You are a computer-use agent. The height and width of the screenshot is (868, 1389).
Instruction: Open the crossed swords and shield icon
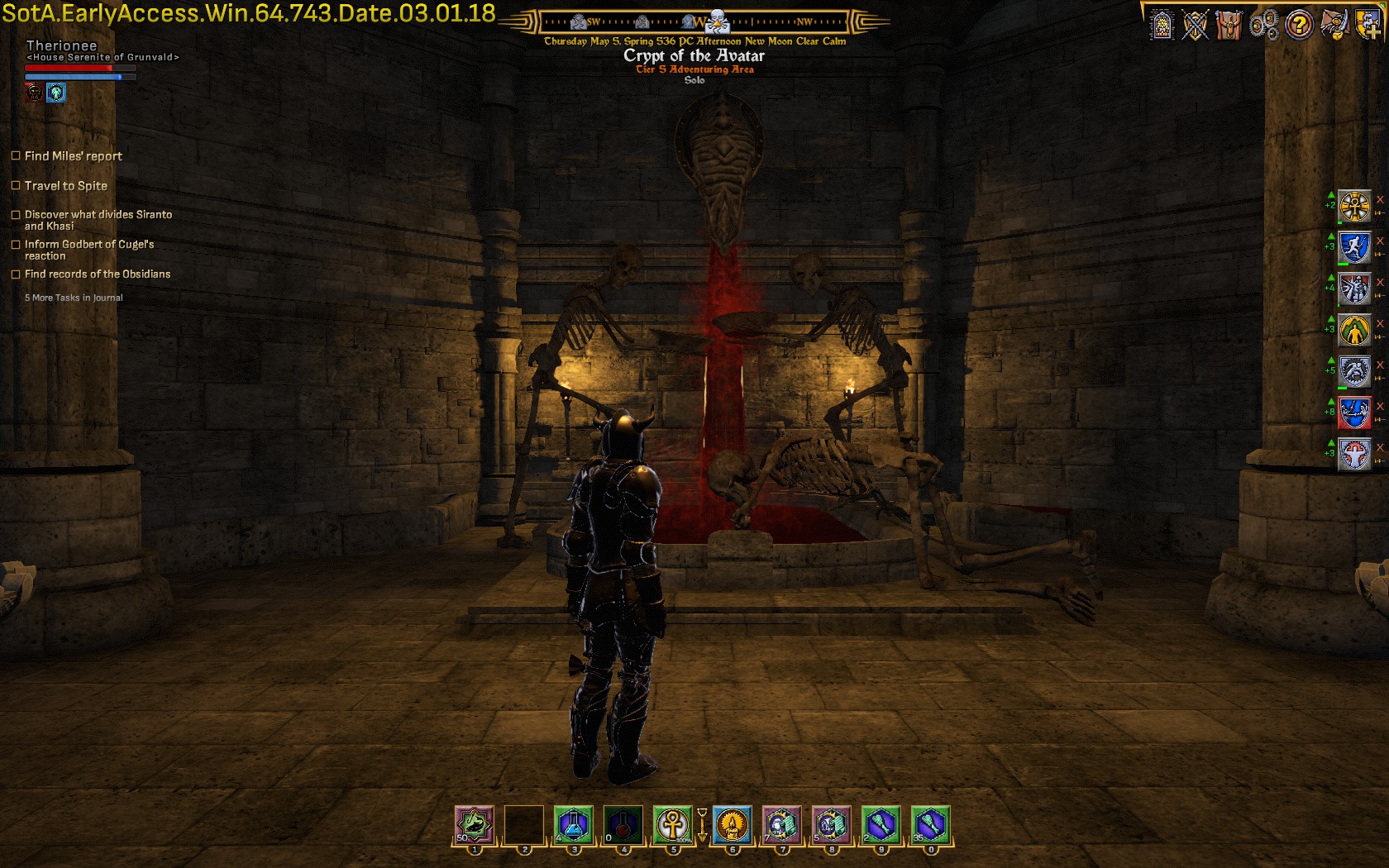pyautogui.click(x=1196, y=26)
